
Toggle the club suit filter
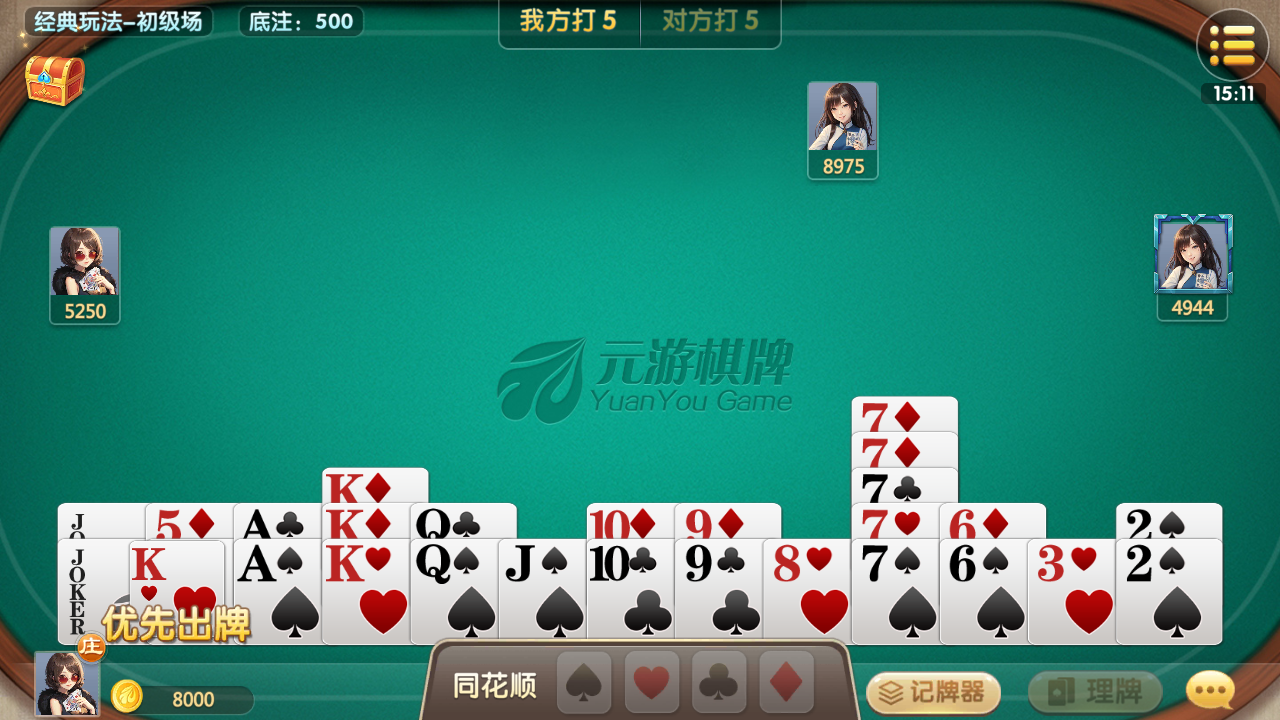(x=718, y=683)
